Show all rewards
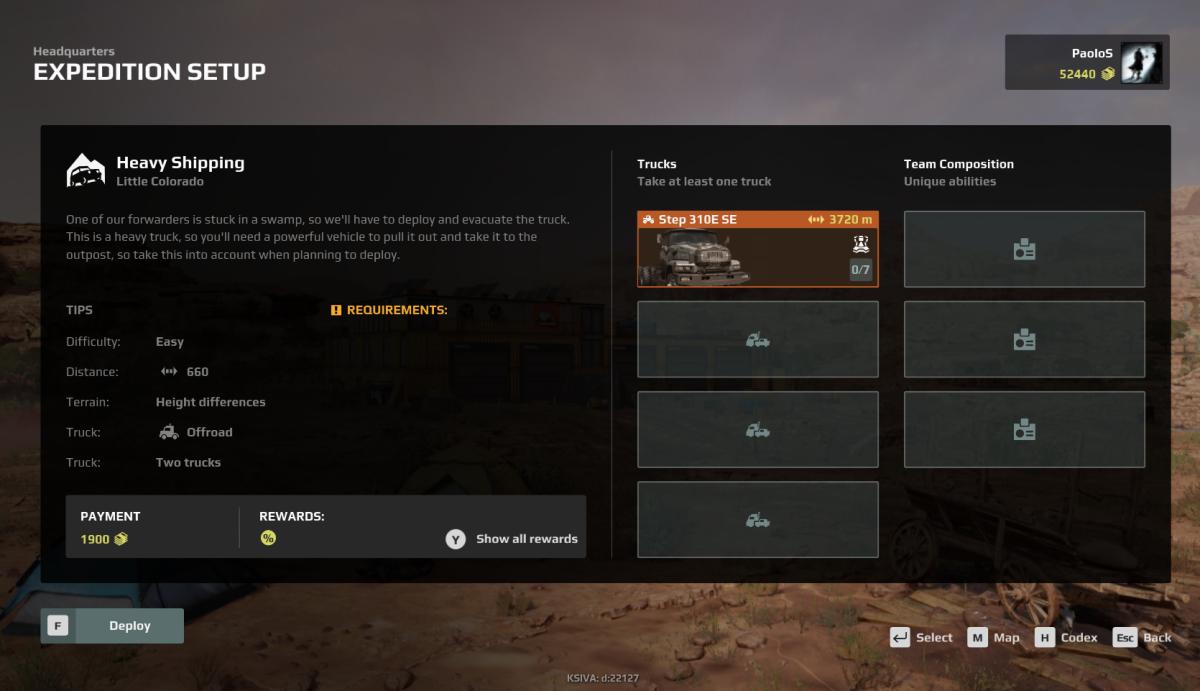 pos(512,539)
